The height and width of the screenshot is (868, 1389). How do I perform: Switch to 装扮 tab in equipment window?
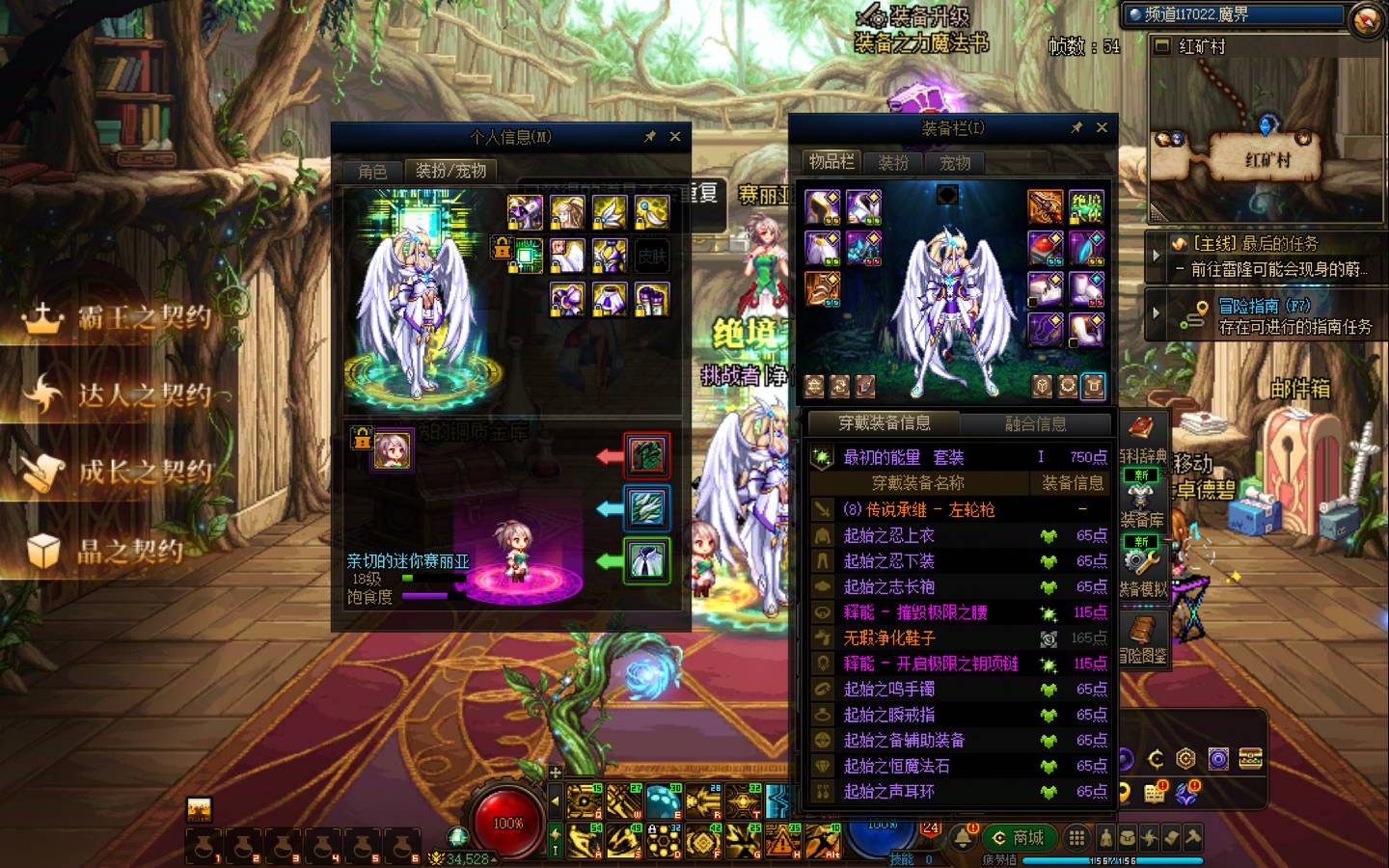(x=893, y=163)
